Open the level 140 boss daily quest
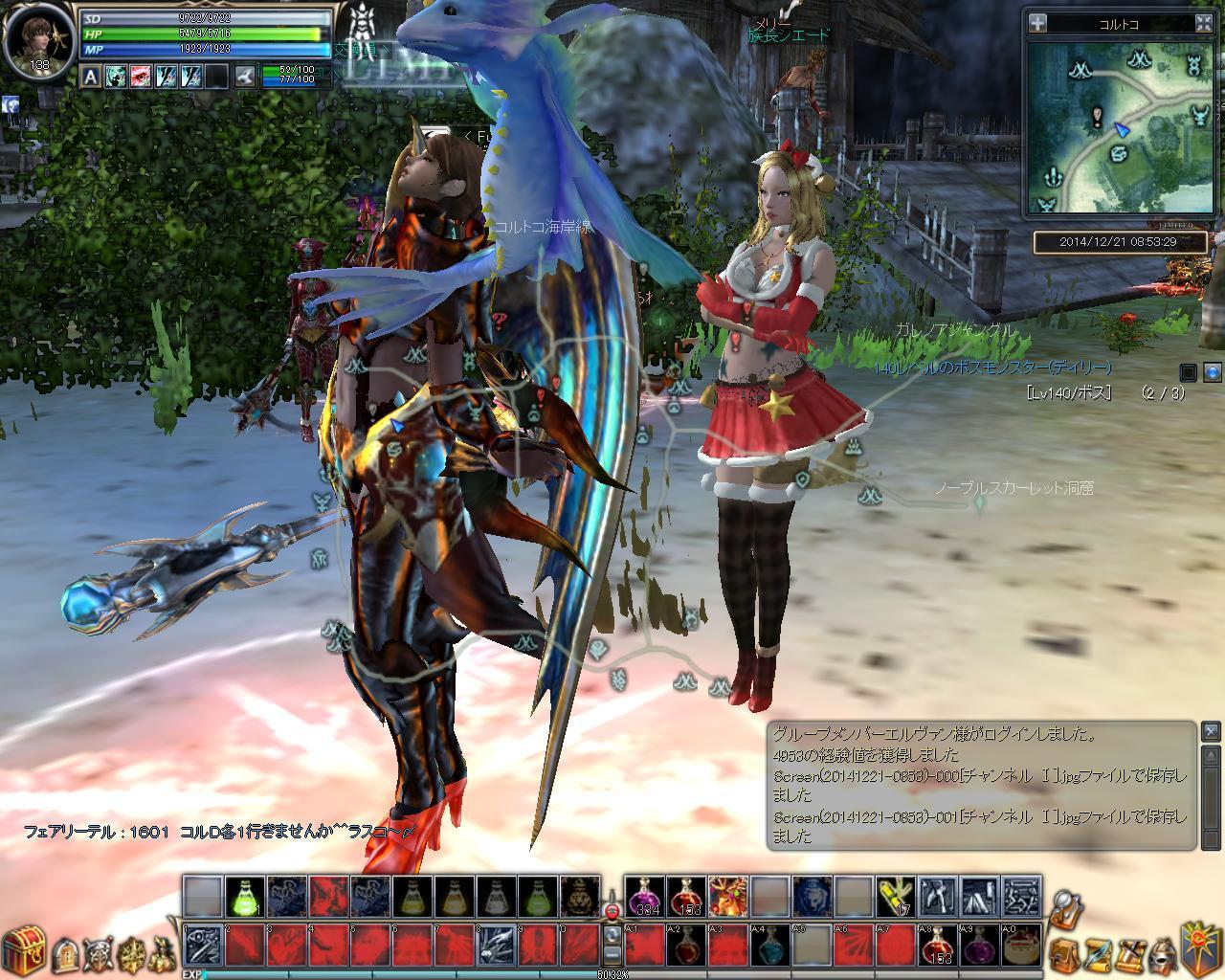1225x980 pixels. tap(991, 367)
